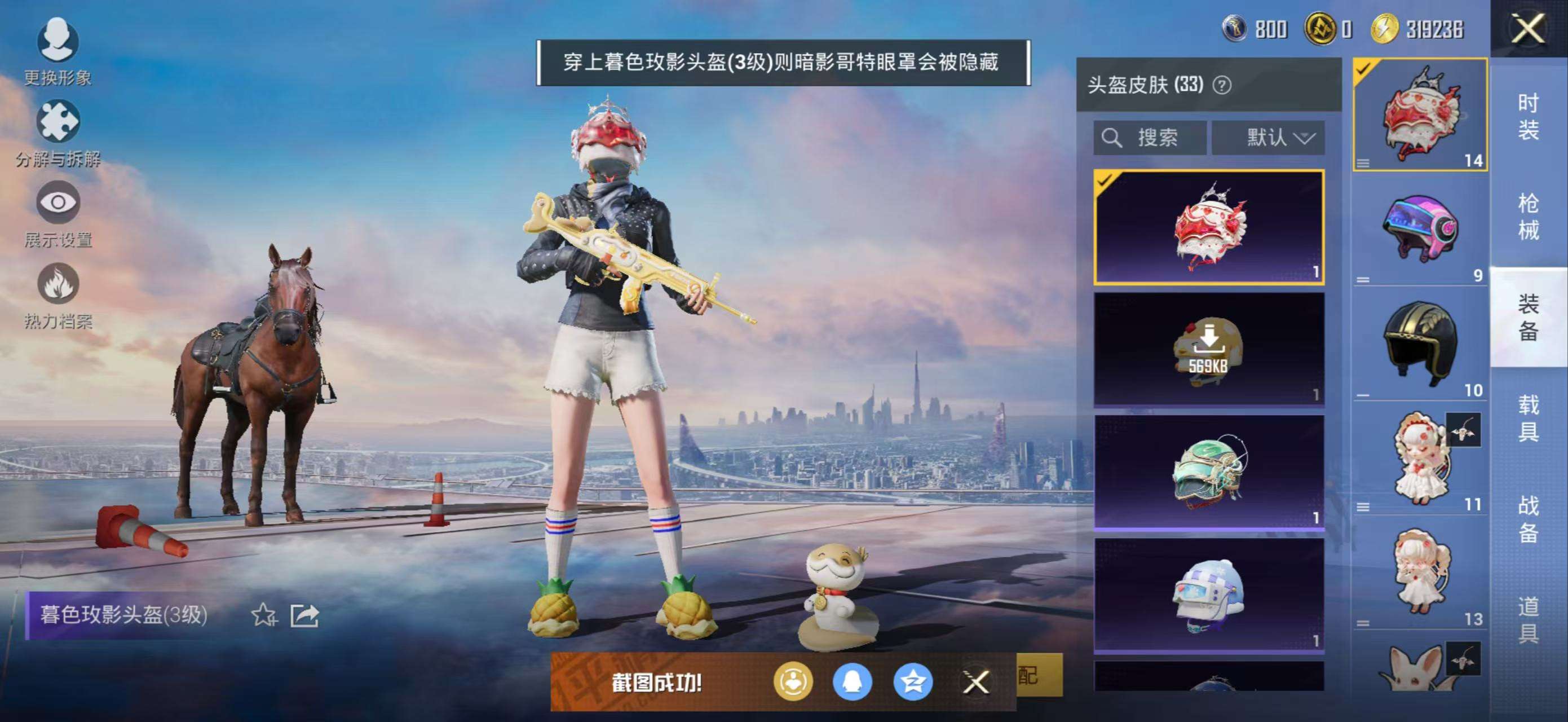
Task: Select the red rose crown helmet skin
Action: [1209, 227]
